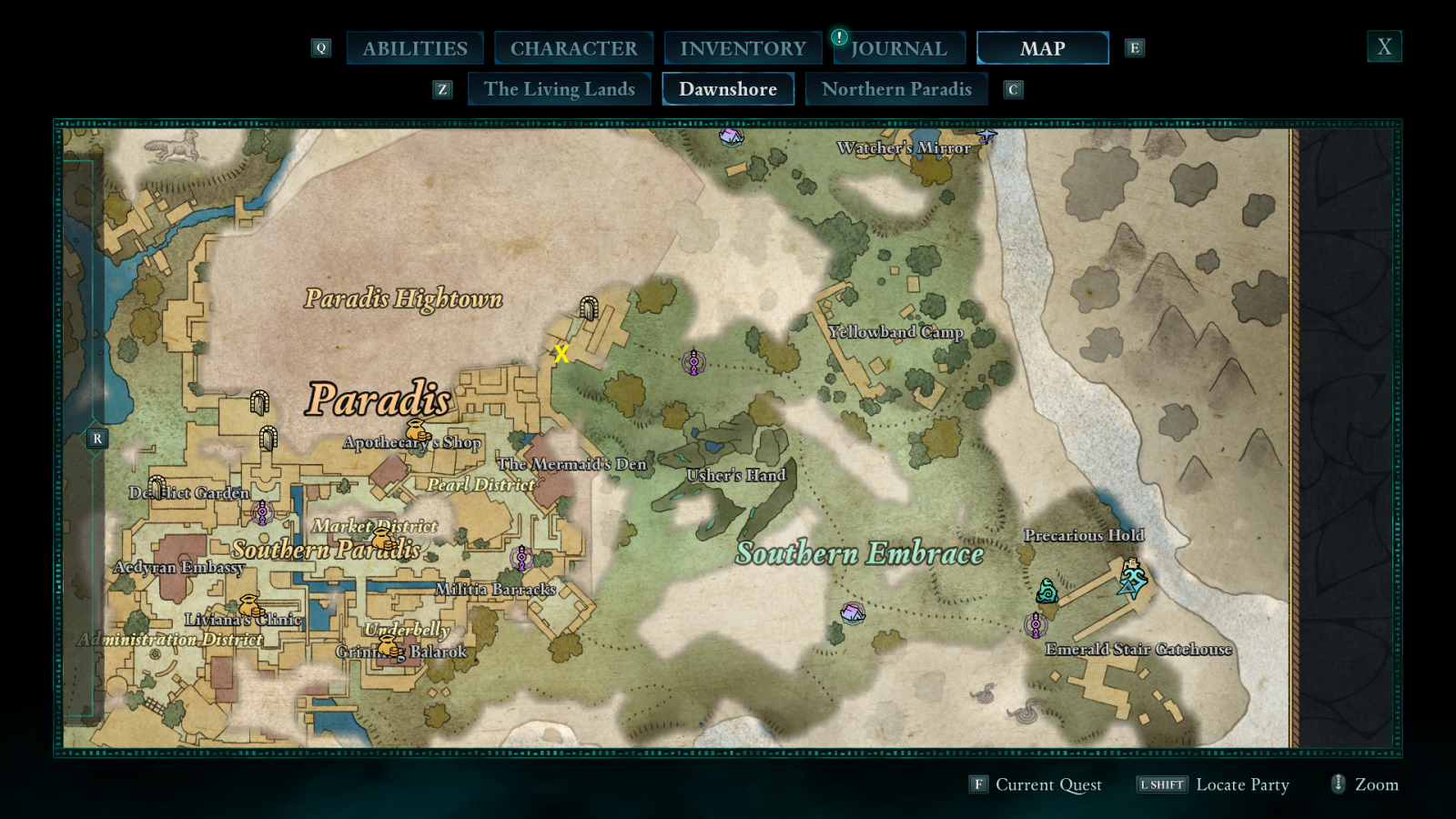Select the Apothecary's Shop merchant marker

pos(418,430)
